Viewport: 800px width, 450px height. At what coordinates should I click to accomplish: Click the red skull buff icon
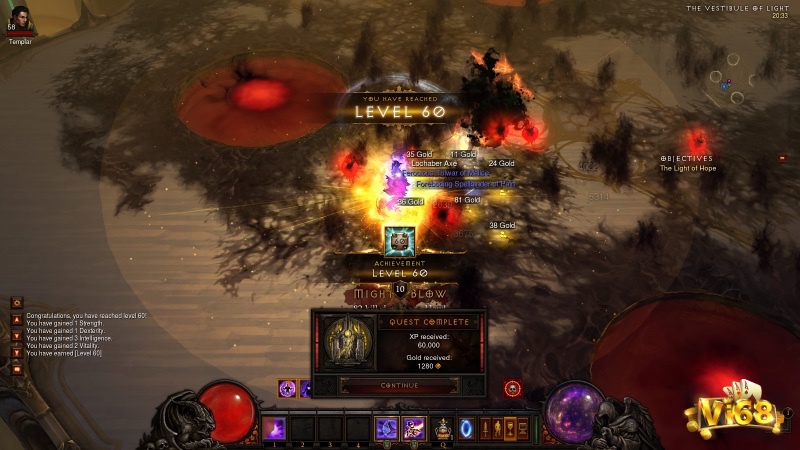512,387
